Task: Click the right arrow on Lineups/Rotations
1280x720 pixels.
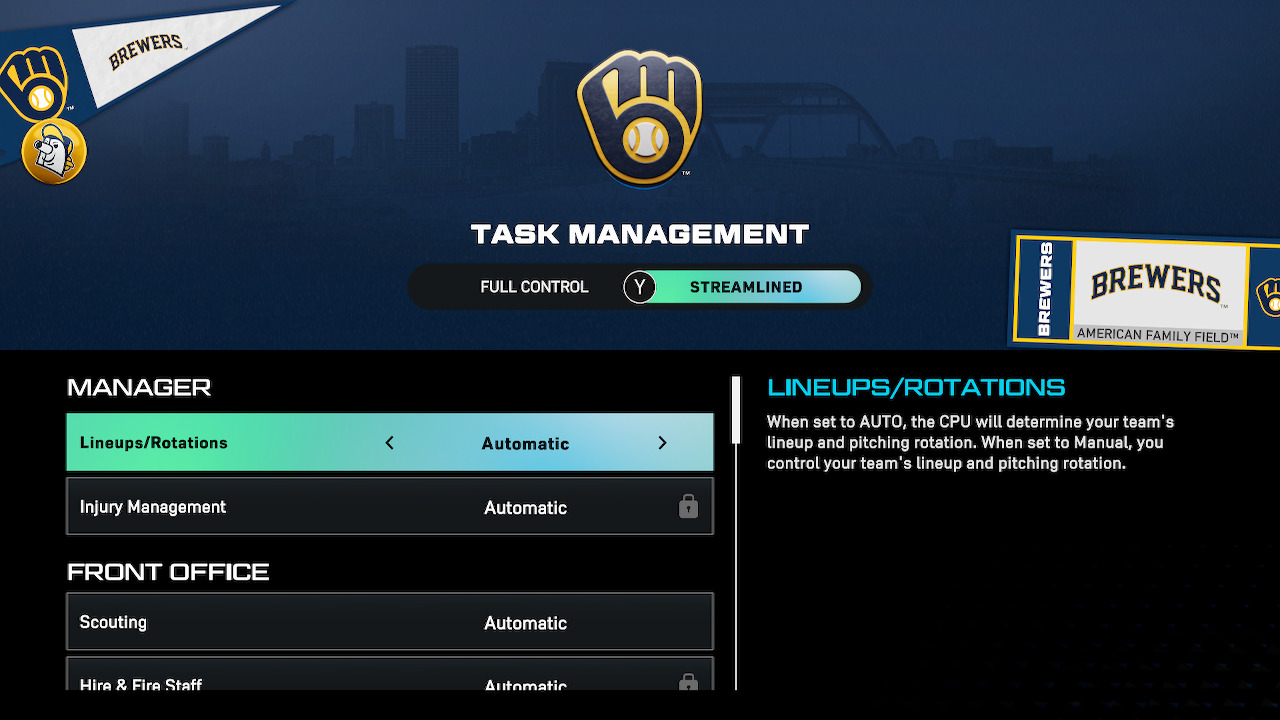Action: pyautogui.click(x=662, y=443)
